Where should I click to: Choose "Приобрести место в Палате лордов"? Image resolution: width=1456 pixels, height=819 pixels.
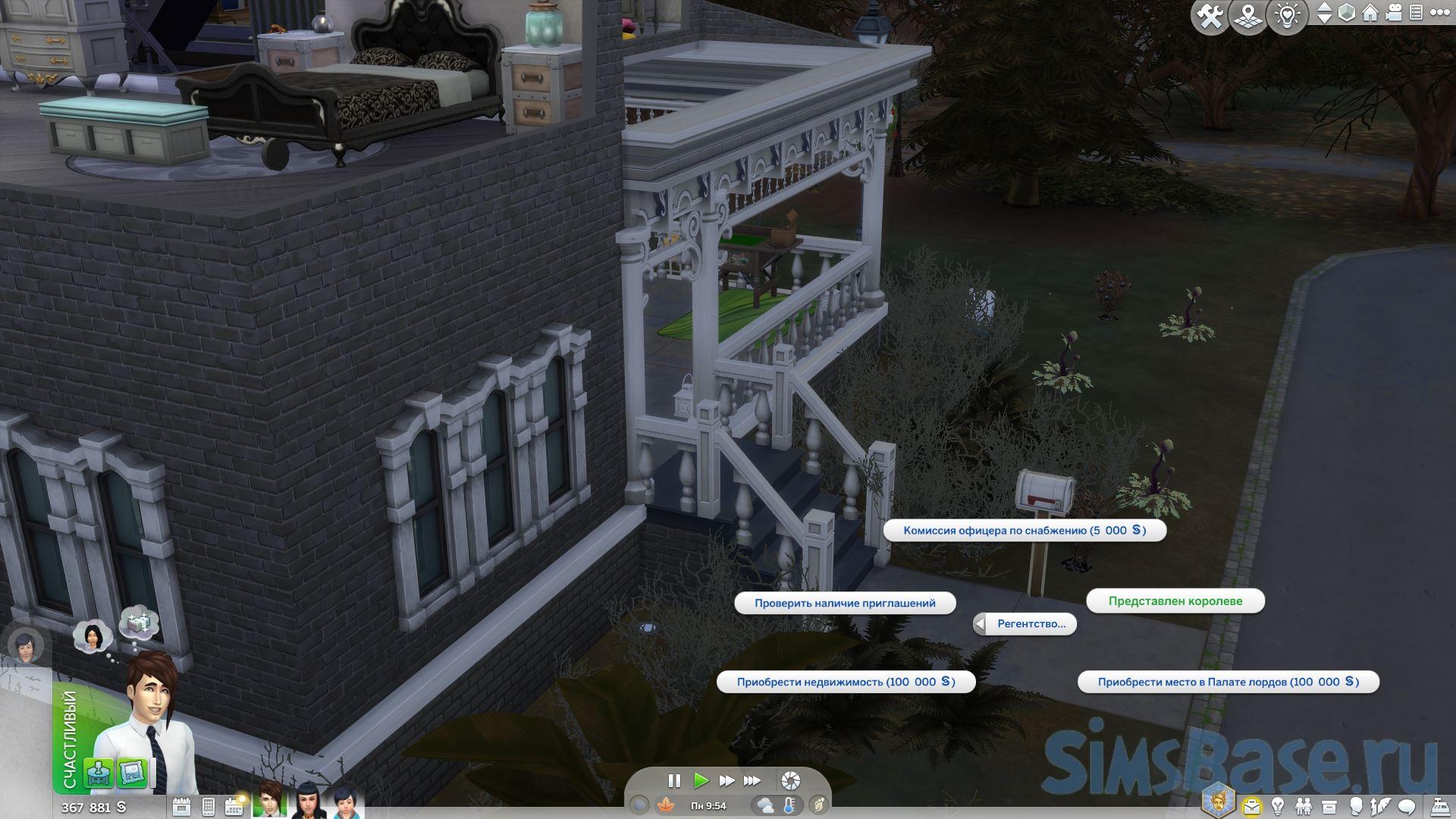(1227, 682)
